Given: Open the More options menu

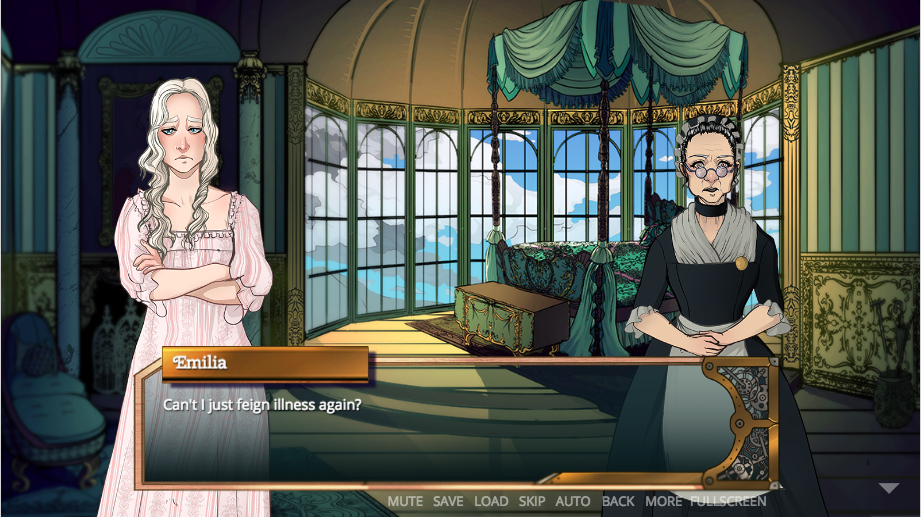Looking at the screenshot, I should click(663, 501).
